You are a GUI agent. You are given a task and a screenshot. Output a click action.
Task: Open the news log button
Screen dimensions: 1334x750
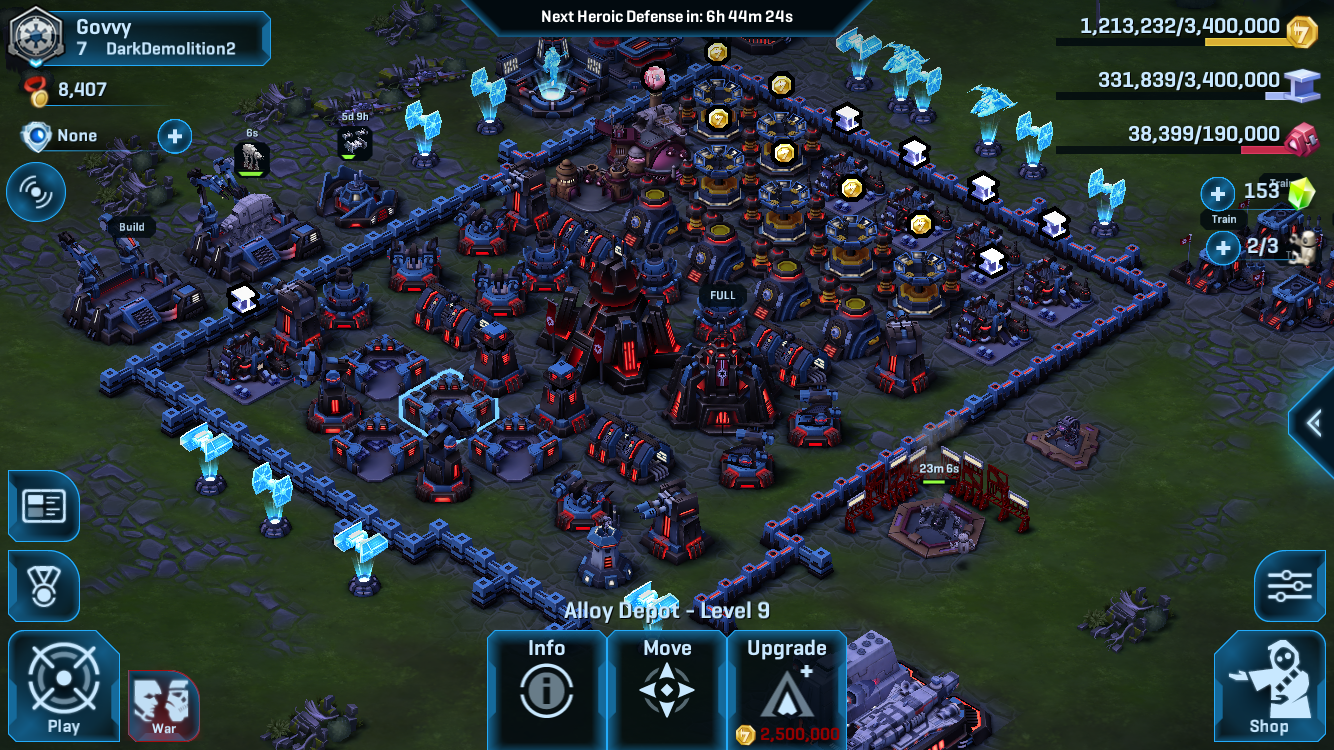coord(43,506)
